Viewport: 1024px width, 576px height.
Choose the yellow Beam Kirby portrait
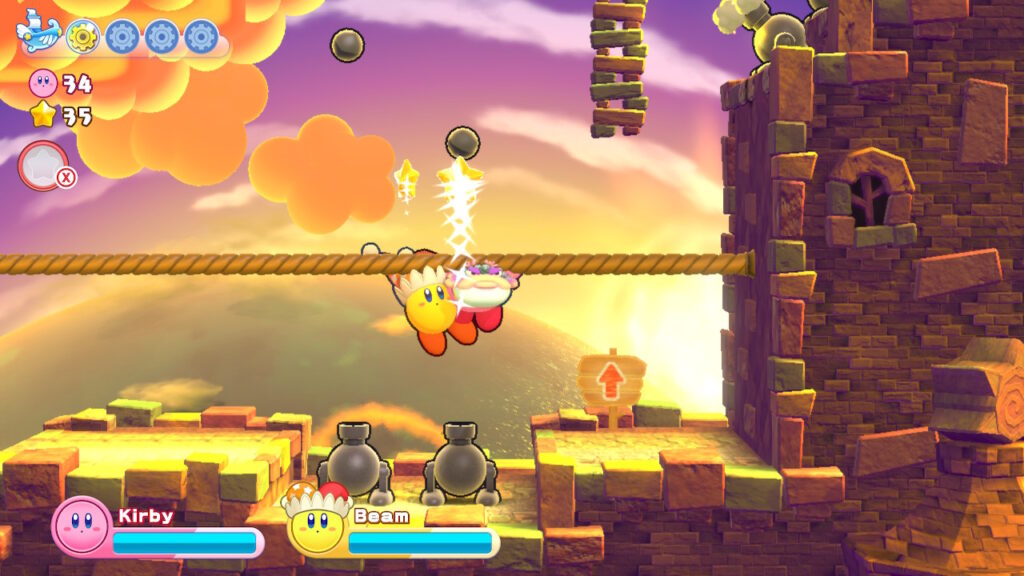click(x=315, y=522)
